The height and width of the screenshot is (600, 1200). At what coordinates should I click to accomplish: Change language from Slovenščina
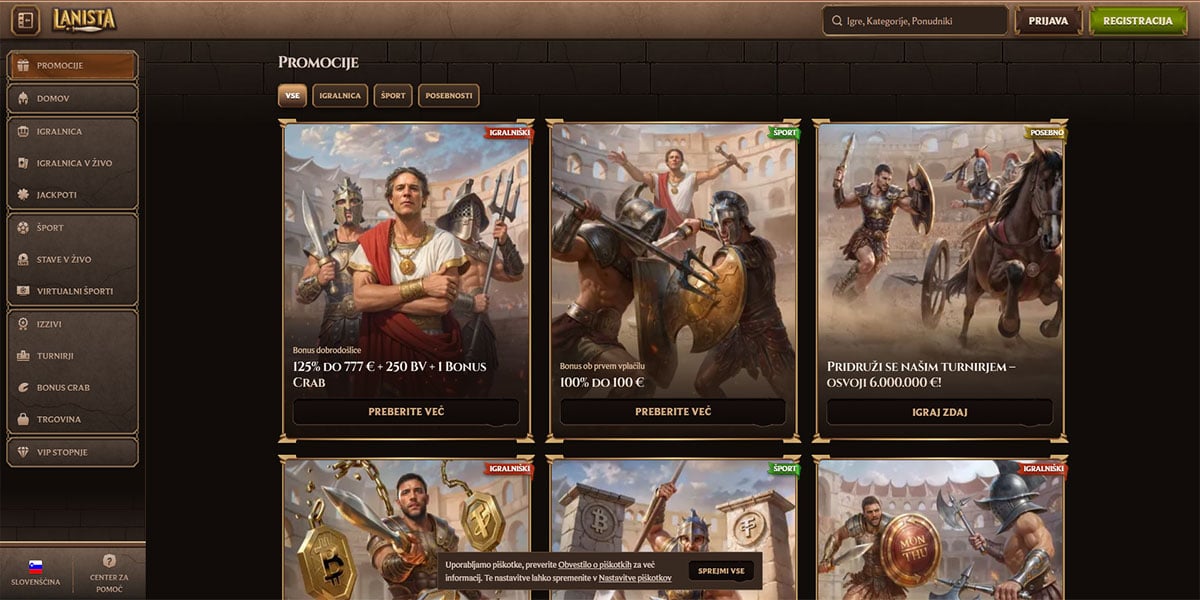(36, 573)
